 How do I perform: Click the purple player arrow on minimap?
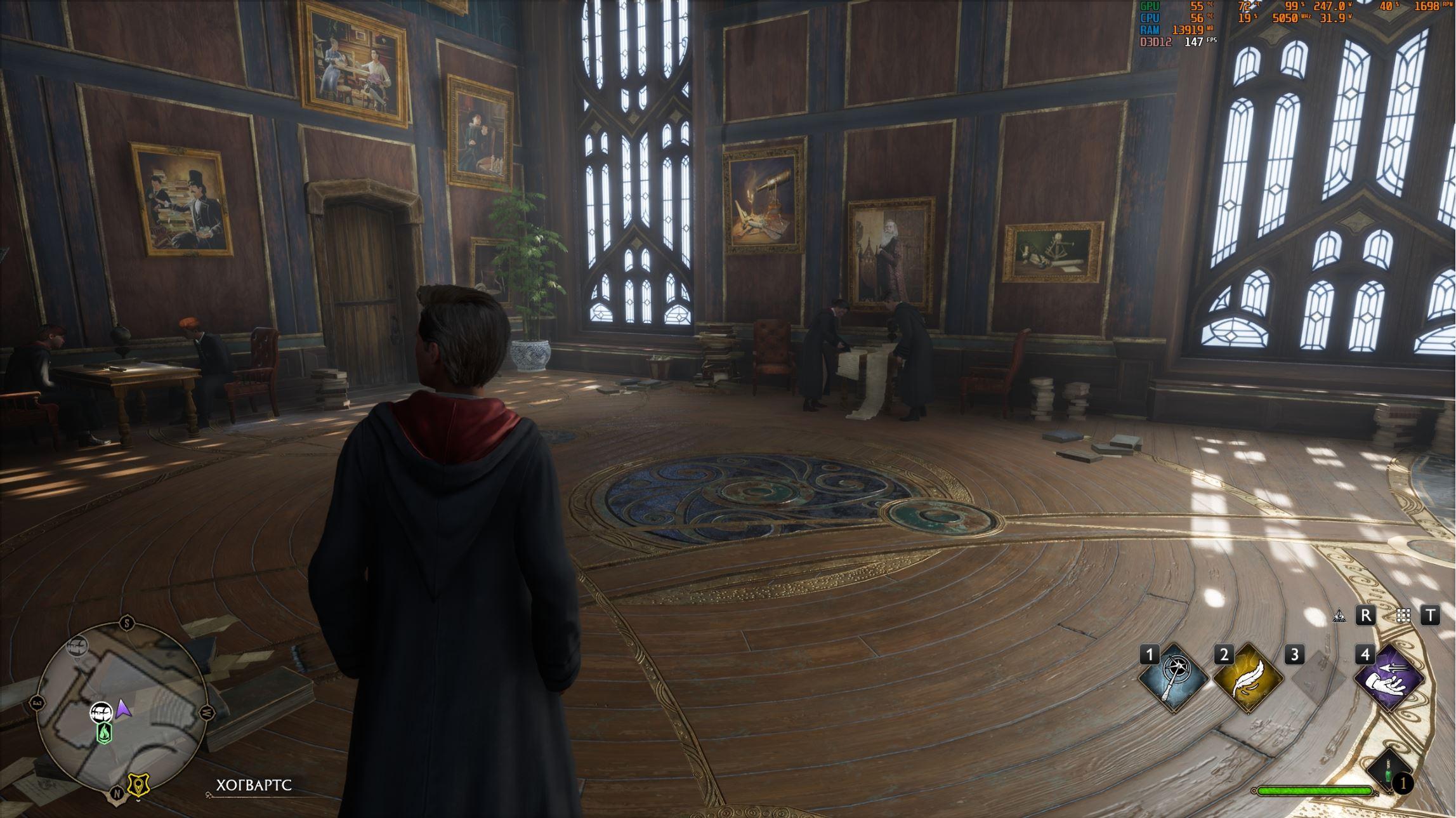tap(124, 709)
